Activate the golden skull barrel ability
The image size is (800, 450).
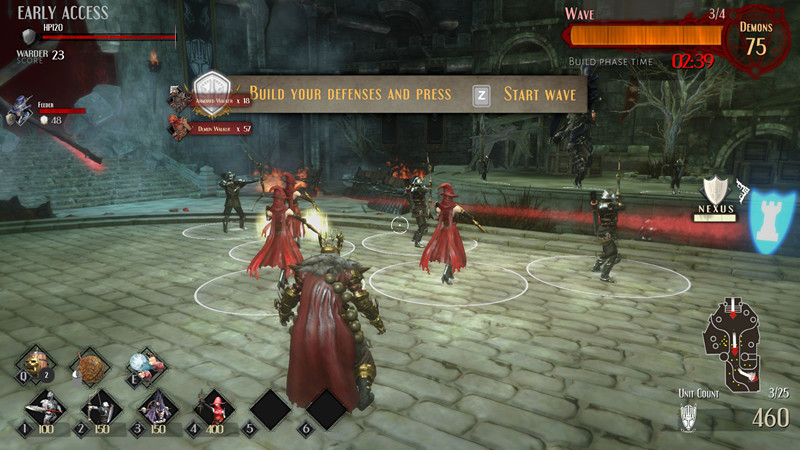[x=38, y=364]
